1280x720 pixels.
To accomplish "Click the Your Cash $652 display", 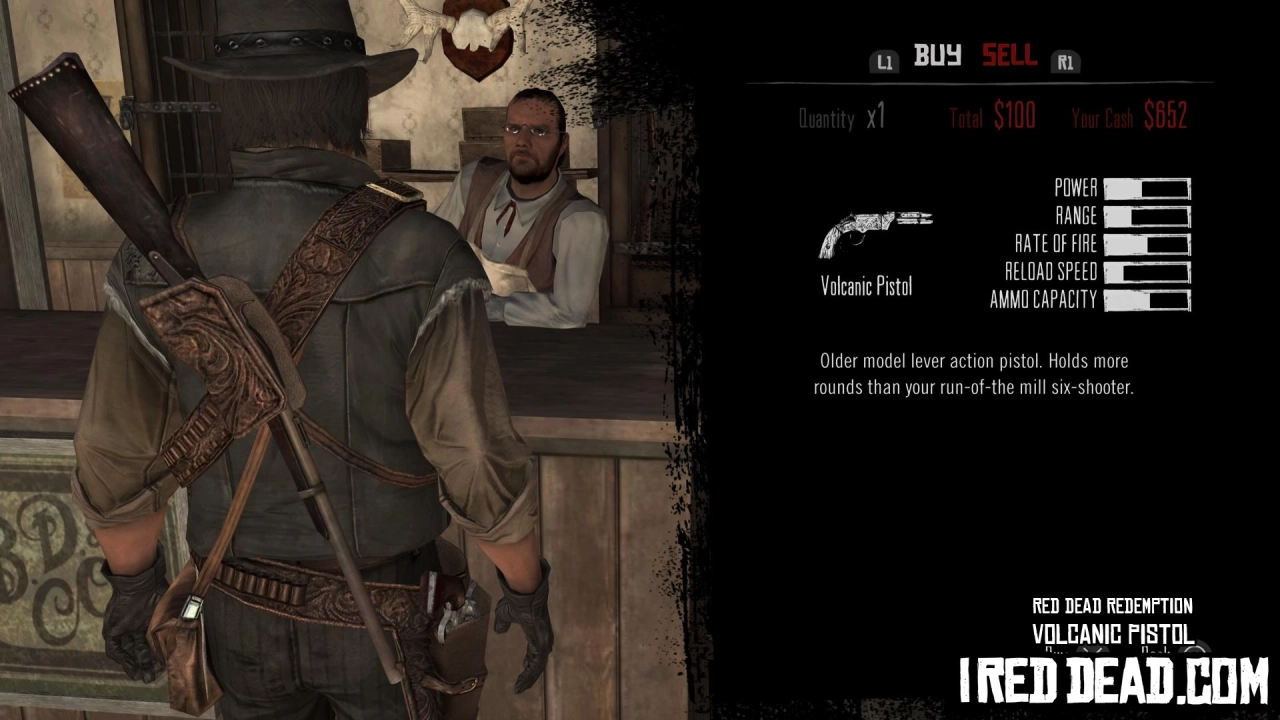I will [x=1130, y=117].
